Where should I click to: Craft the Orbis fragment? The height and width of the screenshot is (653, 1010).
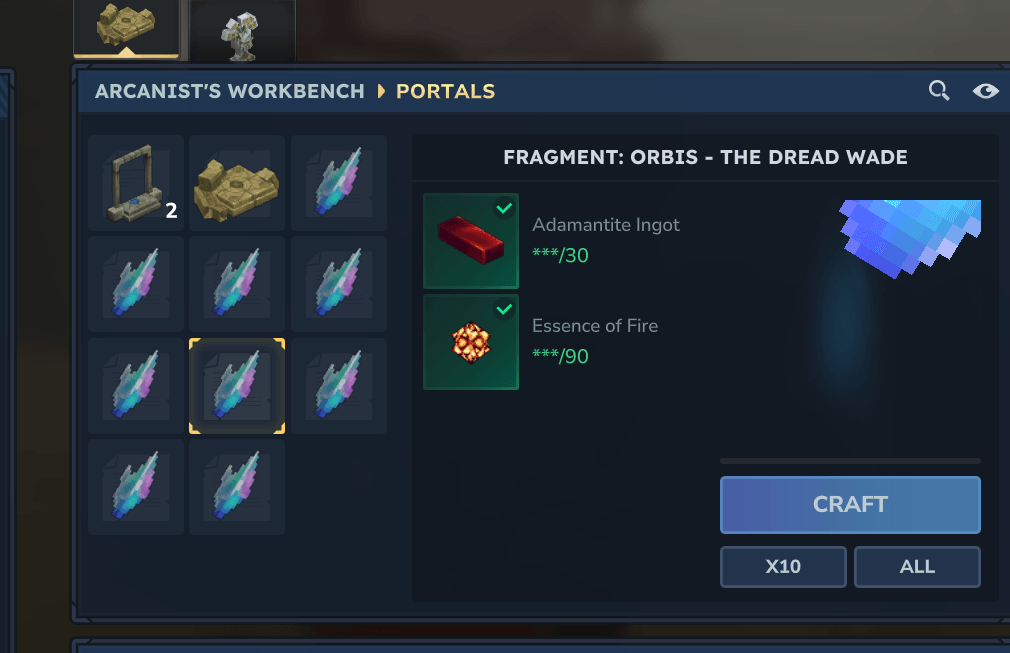click(x=850, y=505)
